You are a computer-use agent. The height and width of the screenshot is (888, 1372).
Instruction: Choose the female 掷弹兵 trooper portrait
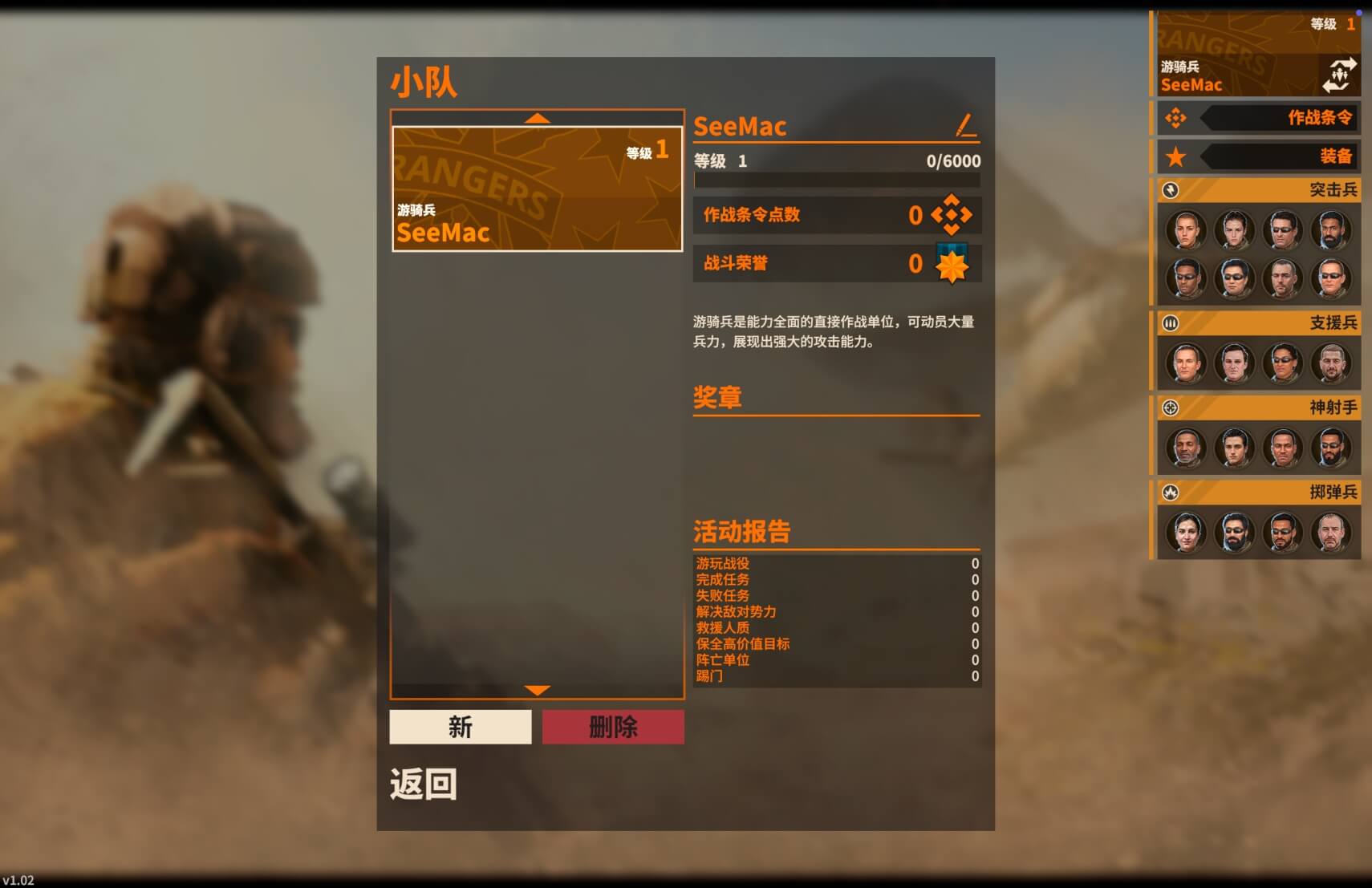point(1186,532)
